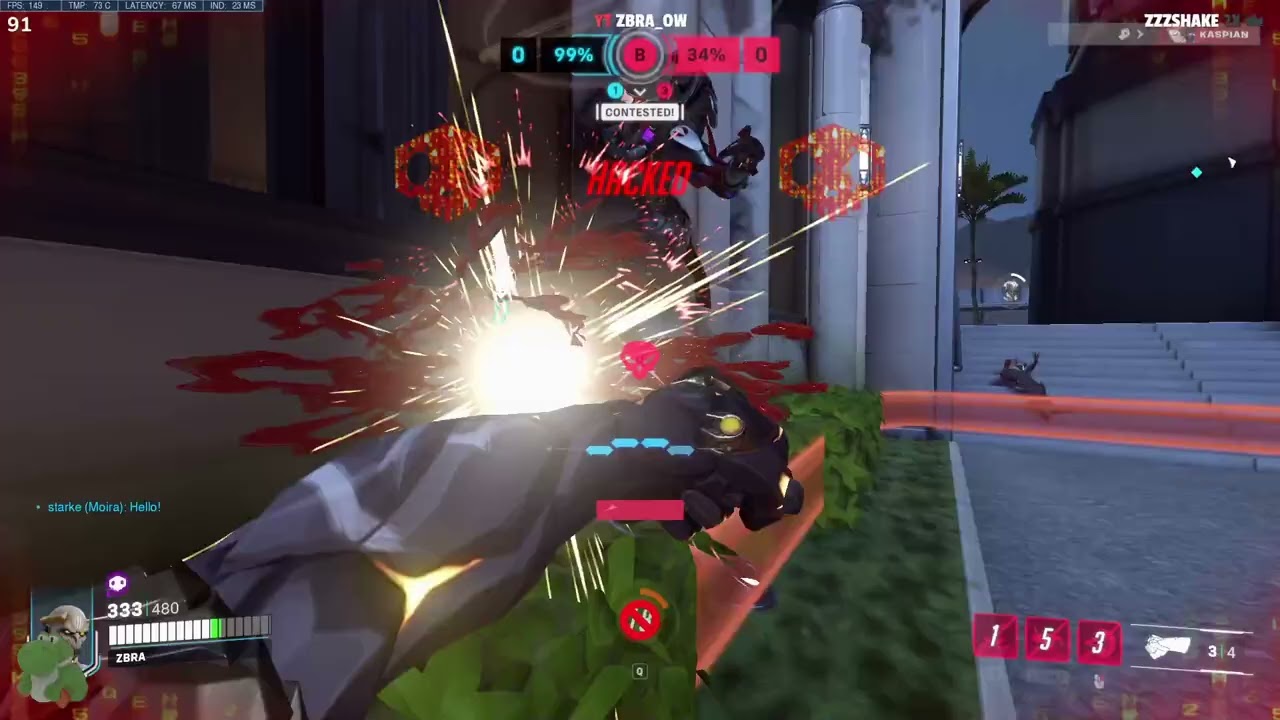The width and height of the screenshot is (1280, 720).
Task: Toggle checkpoint marker 1 on objective bar
Action: (x=615, y=90)
